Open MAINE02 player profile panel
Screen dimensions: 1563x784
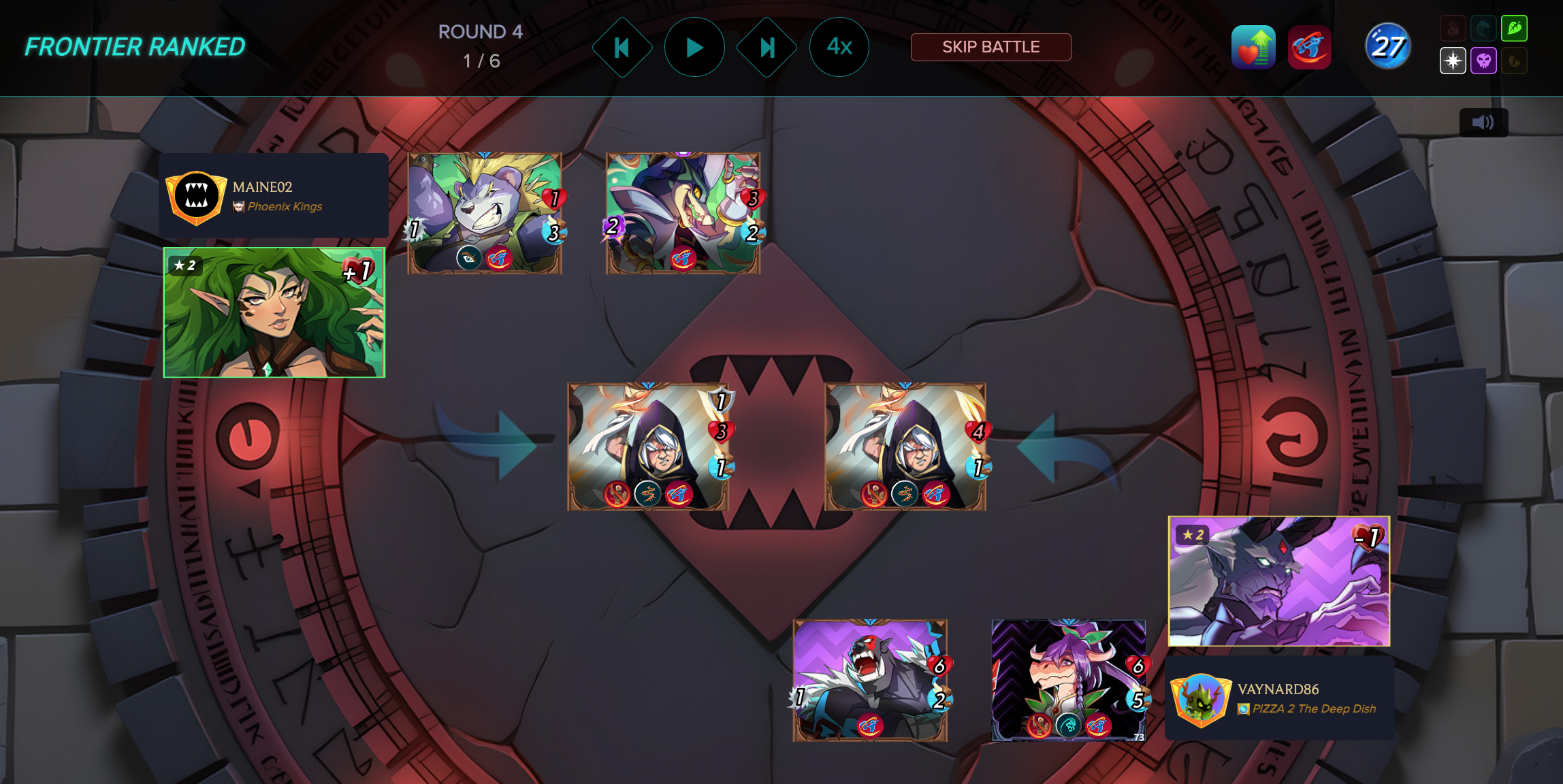(x=274, y=196)
